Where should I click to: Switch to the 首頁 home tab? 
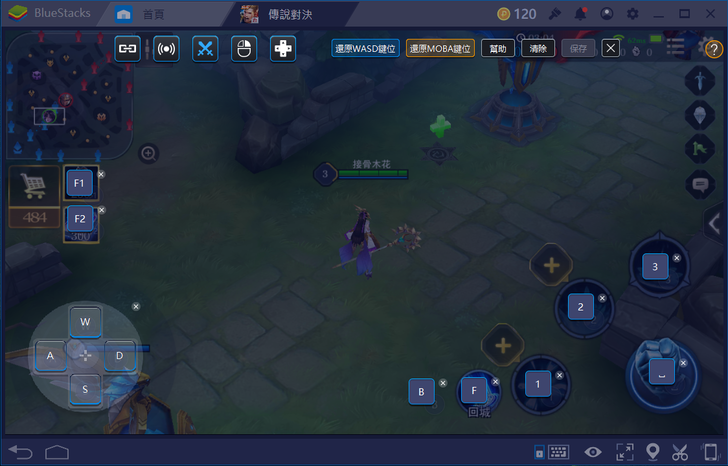[x=143, y=14]
